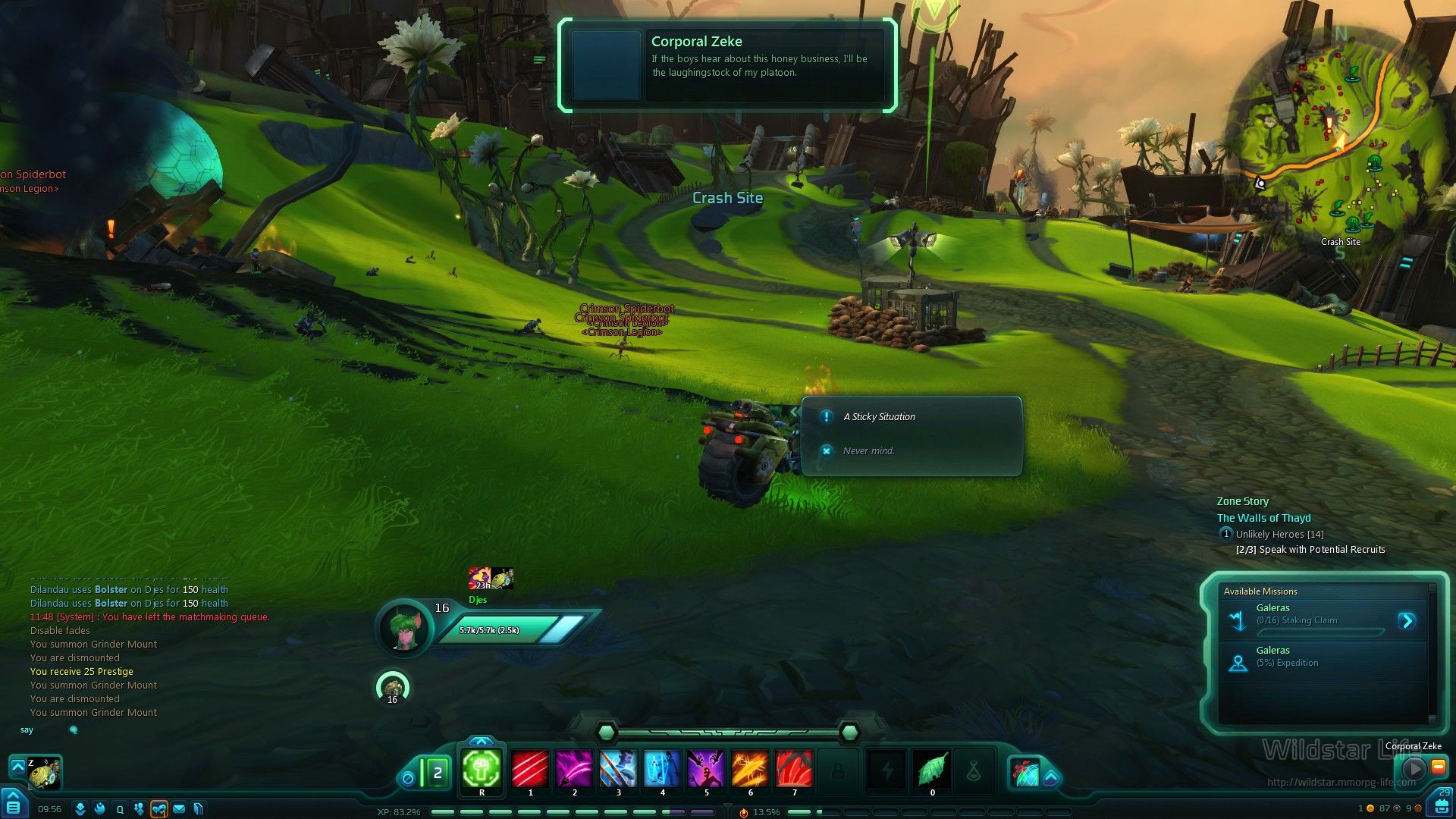Use the red claw slash ability in slot 1
Screen dimensions: 1456x819
point(530,769)
